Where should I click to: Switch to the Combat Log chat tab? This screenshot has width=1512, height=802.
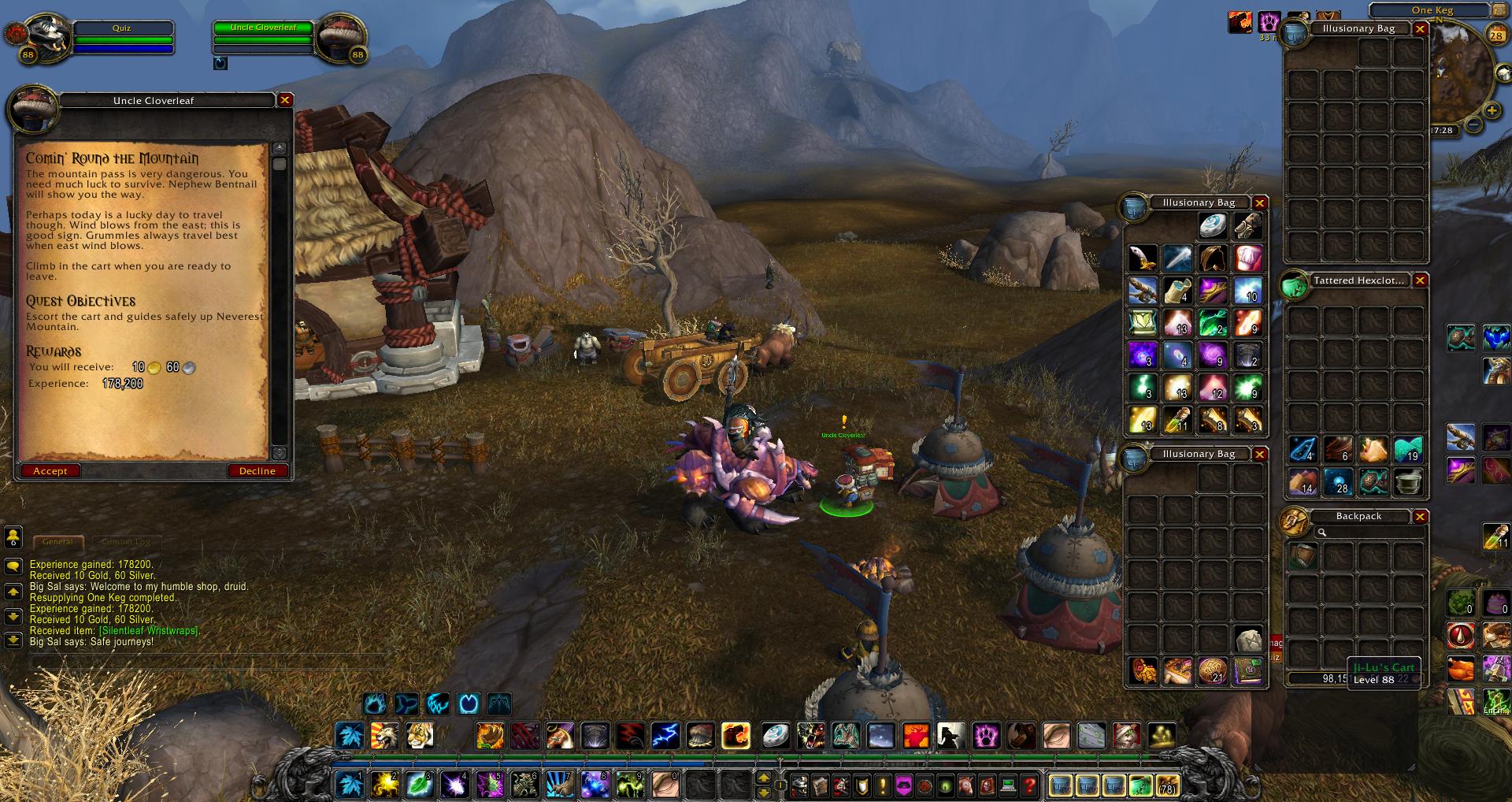(x=124, y=542)
